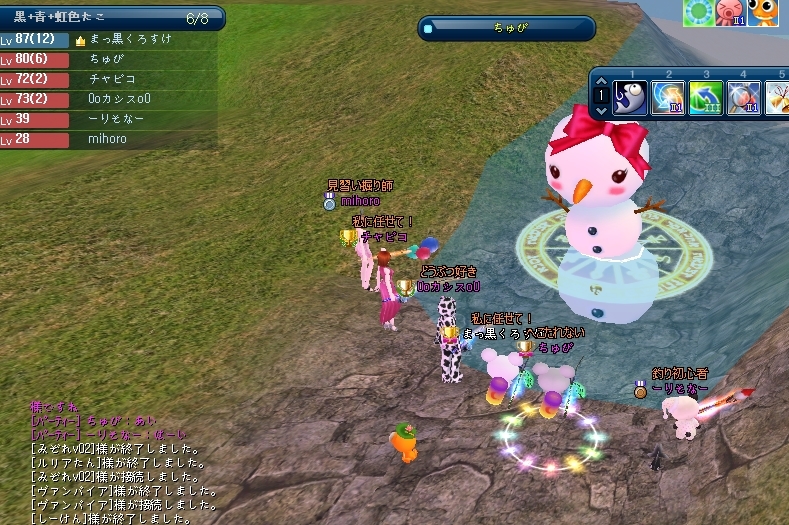Click the ちゅぴ target name bar

(x=506, y=29)
